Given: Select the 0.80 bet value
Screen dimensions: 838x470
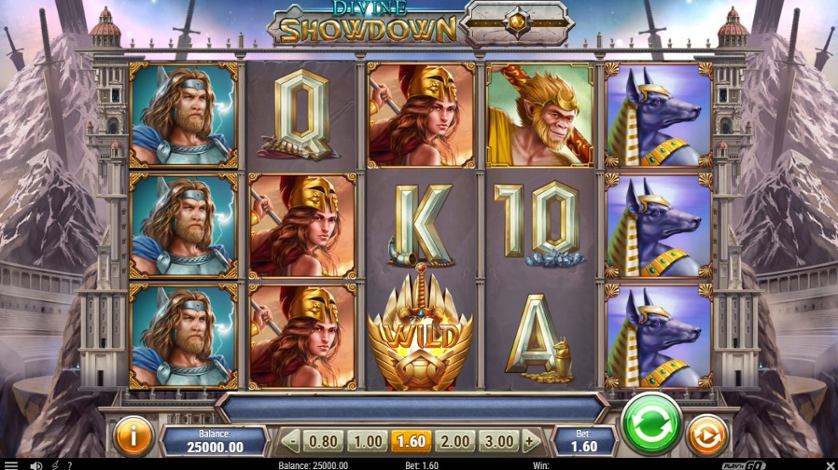Looking at the screenshot, I should point(323,441).
